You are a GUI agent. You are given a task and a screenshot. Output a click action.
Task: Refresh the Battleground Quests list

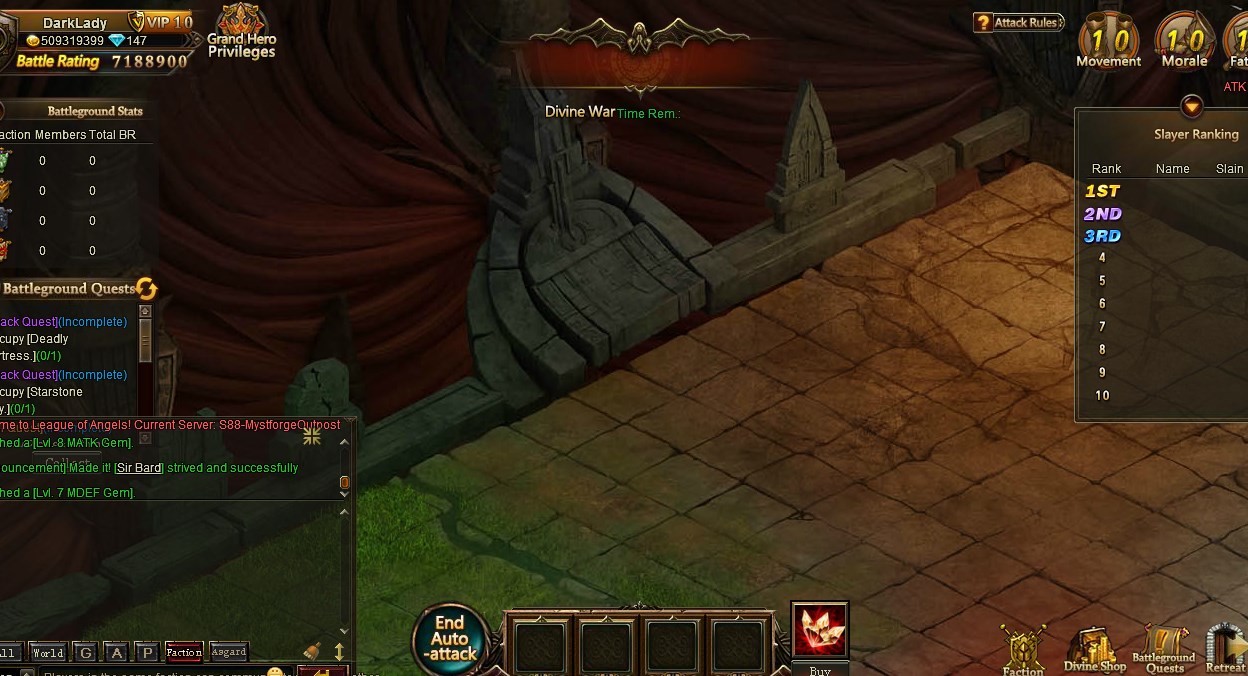147,289
